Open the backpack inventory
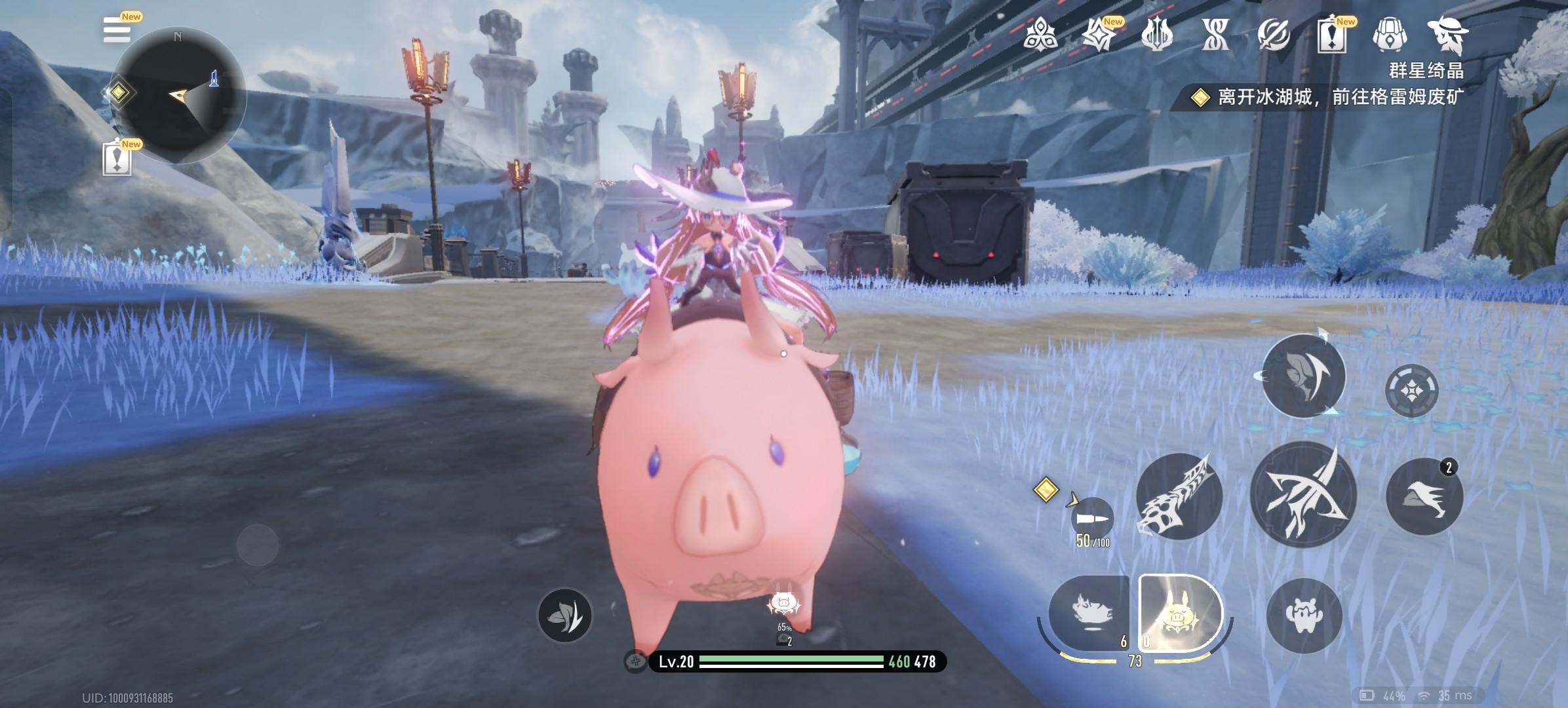 [x=1389, y=34]
